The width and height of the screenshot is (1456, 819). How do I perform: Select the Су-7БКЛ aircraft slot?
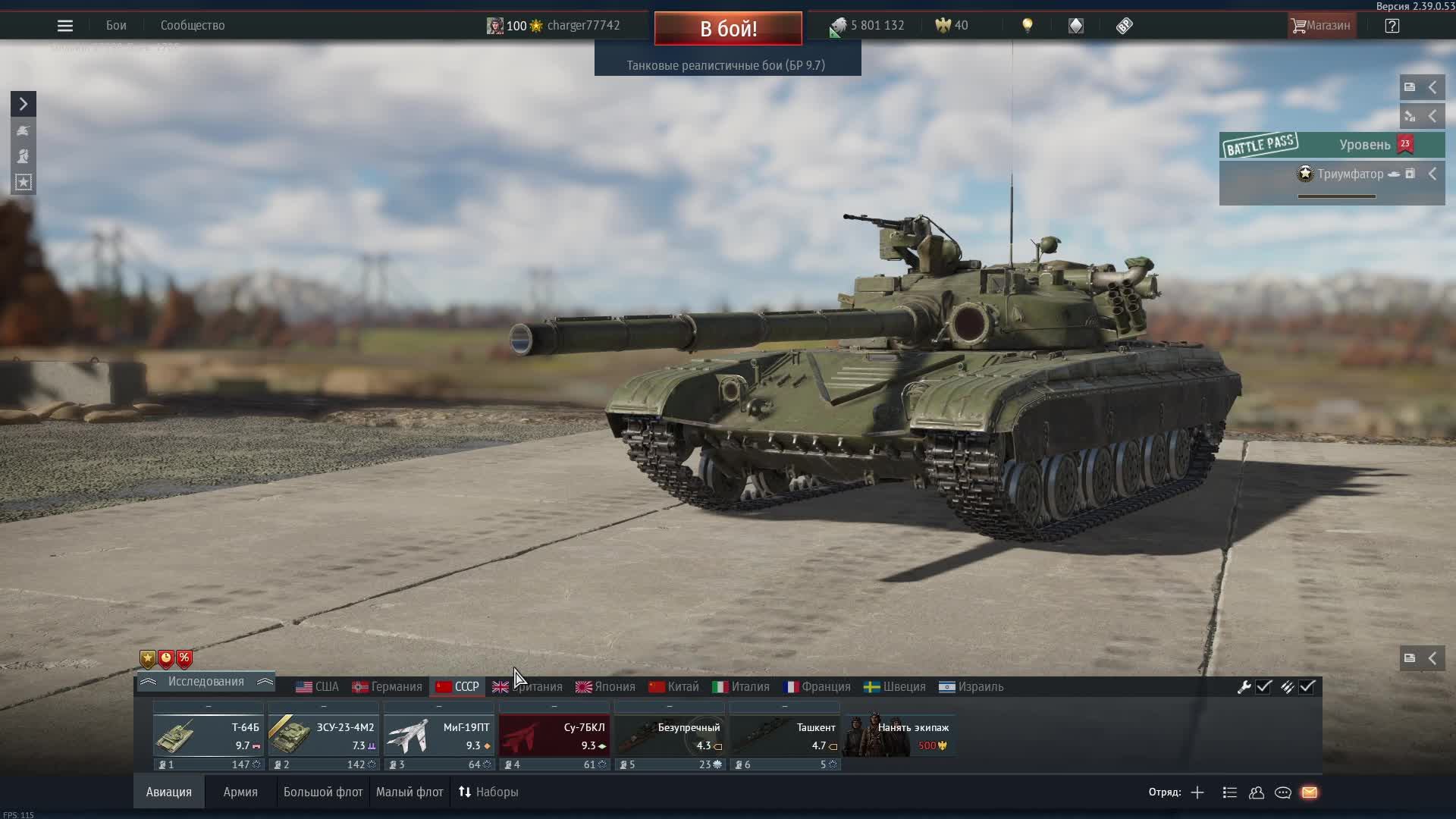[x=554, y=736]
